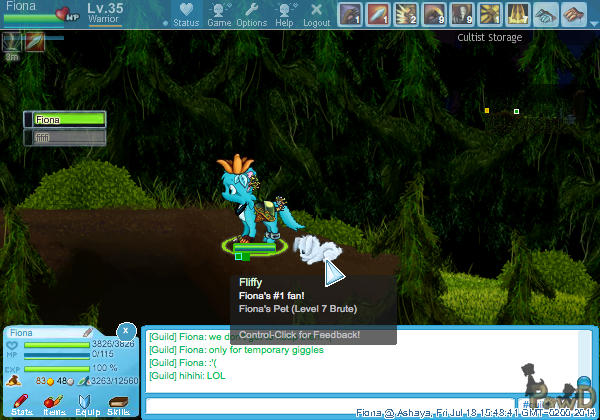Open the Game menu
Viewport: 600px width, 420px height.
[x=219, y=15]
